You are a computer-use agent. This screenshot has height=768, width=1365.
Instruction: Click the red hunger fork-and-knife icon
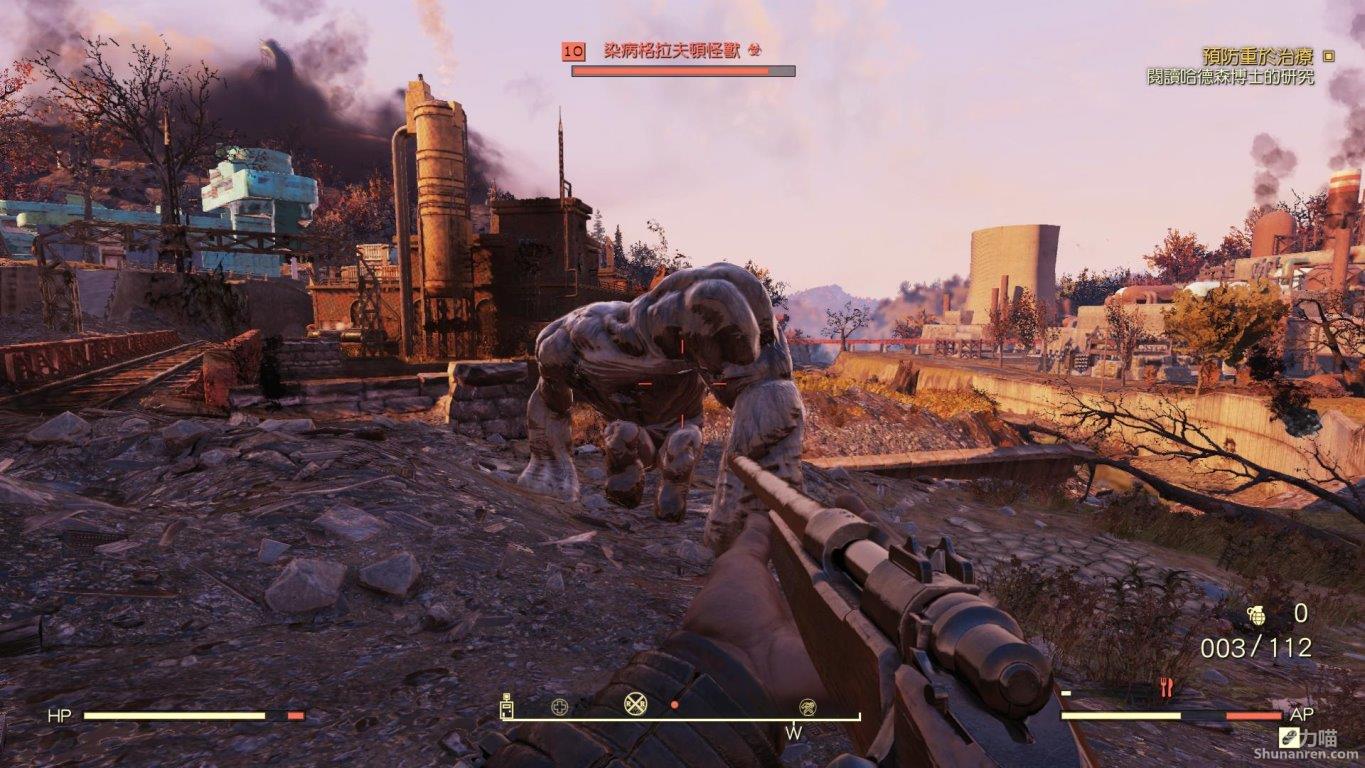point(1164,687)
